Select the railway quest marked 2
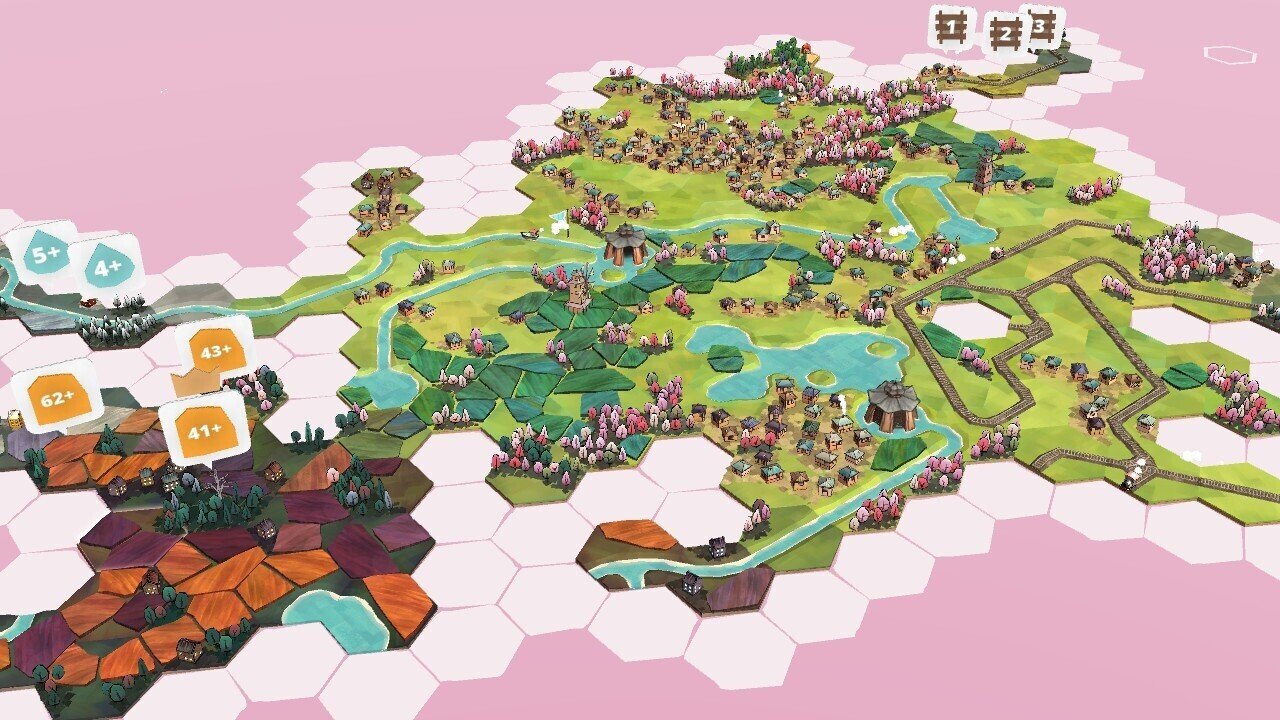The image size is (1280, 720). coord(1007,32)
